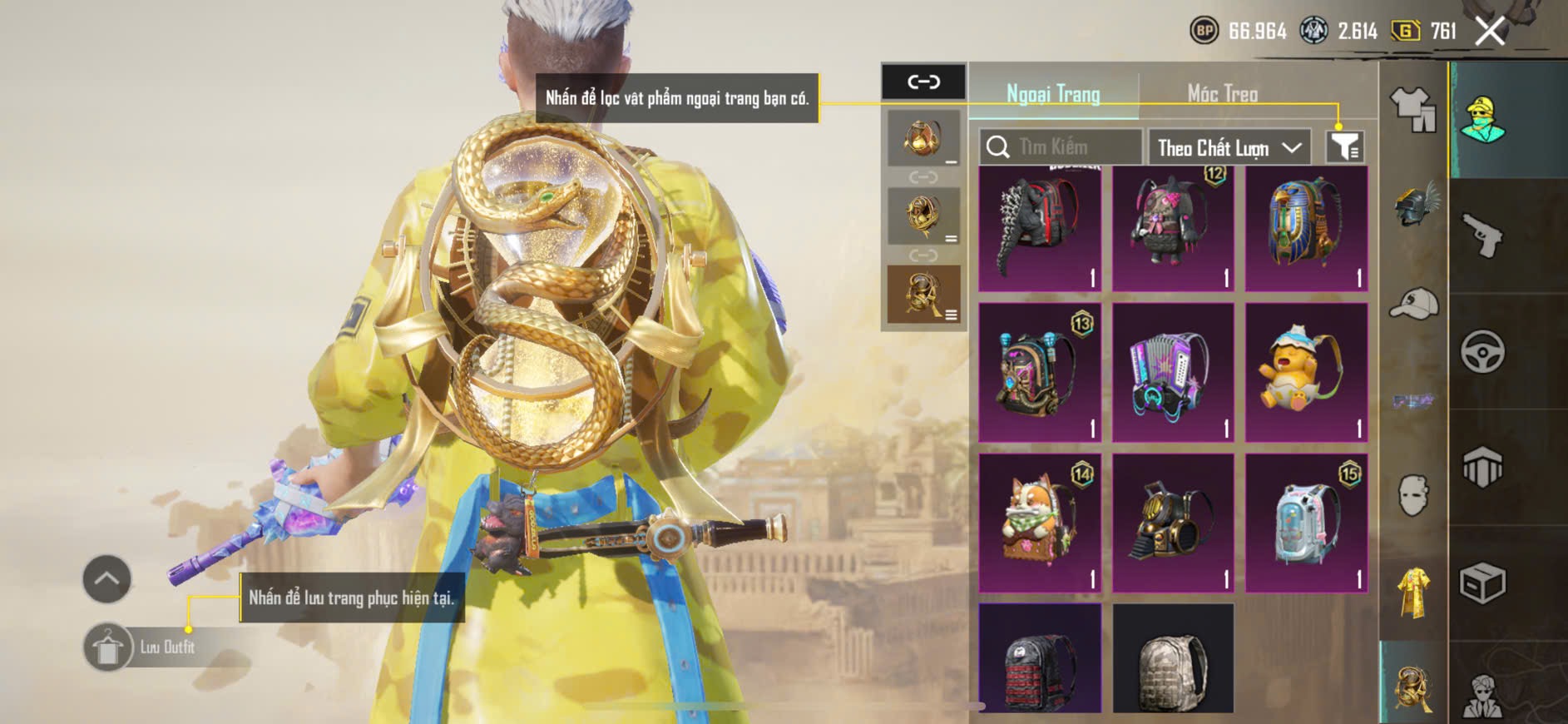Select the corgi dog backpack
Image resolution: width=1568 pixels, height=724 pixels.
pos(1040,523)
